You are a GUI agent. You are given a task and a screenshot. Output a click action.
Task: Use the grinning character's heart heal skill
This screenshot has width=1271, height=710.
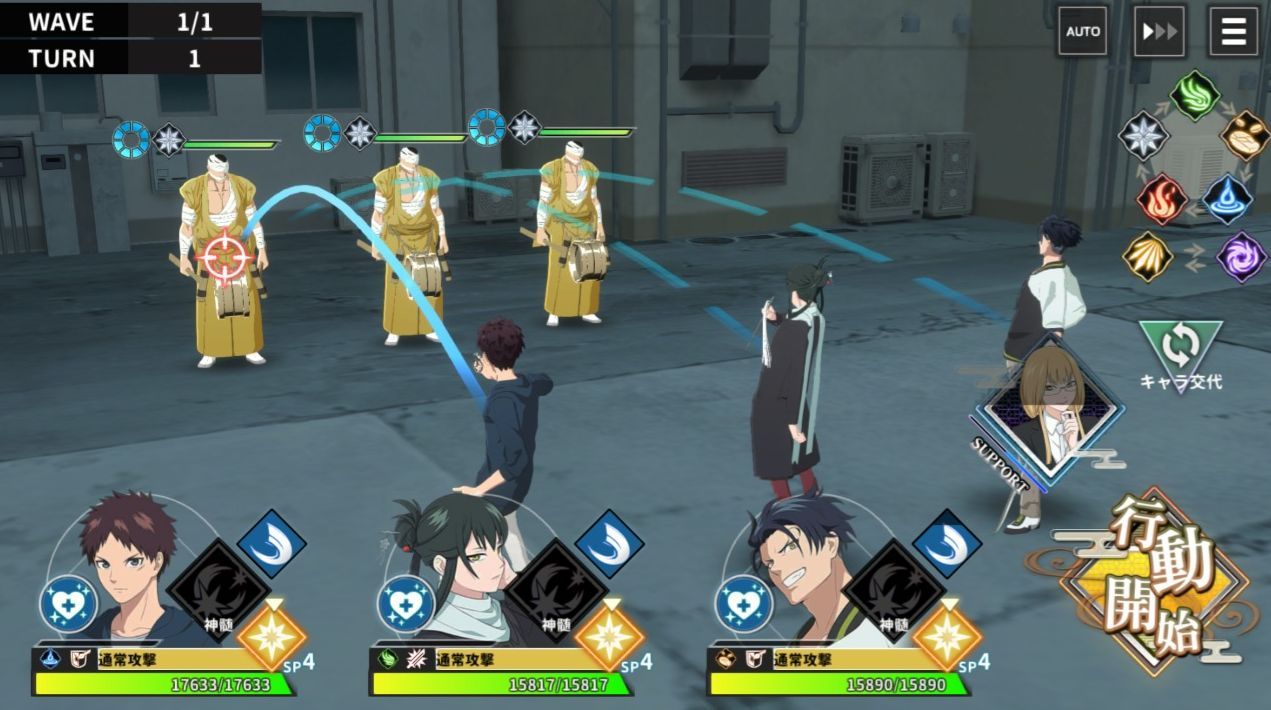(745, 604)
